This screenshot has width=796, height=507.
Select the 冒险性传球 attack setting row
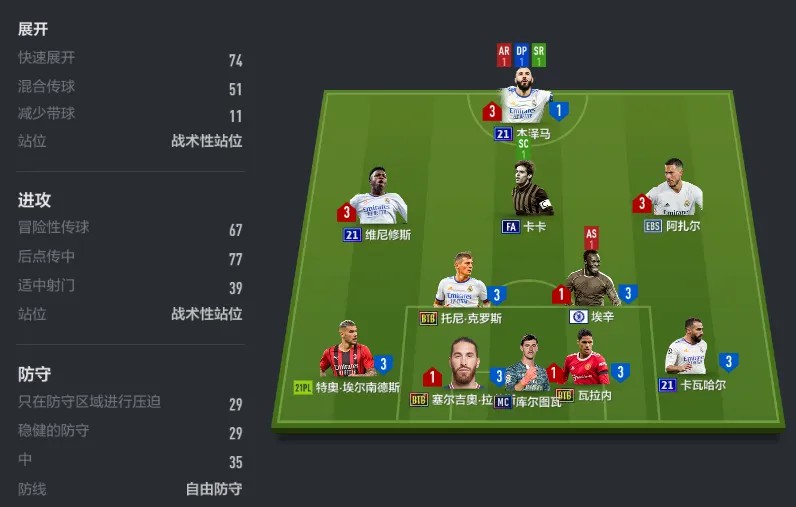[130, 230]
